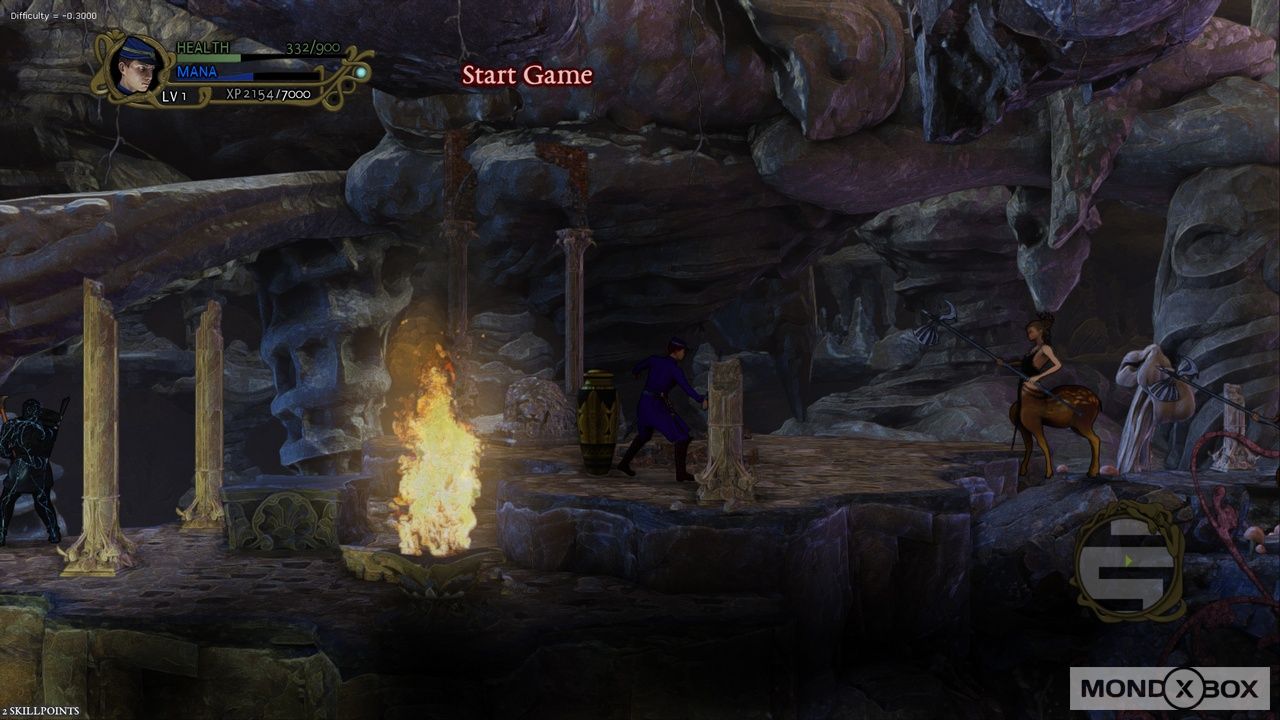Viewport: 1280px width, 720px height.
Task: Select the Start Game menu entry
Action: pos(527,74)
